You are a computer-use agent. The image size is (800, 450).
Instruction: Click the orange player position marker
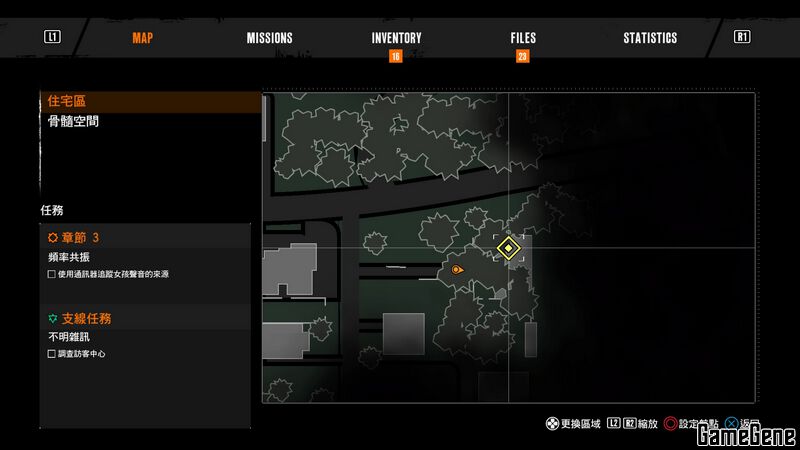457,270
